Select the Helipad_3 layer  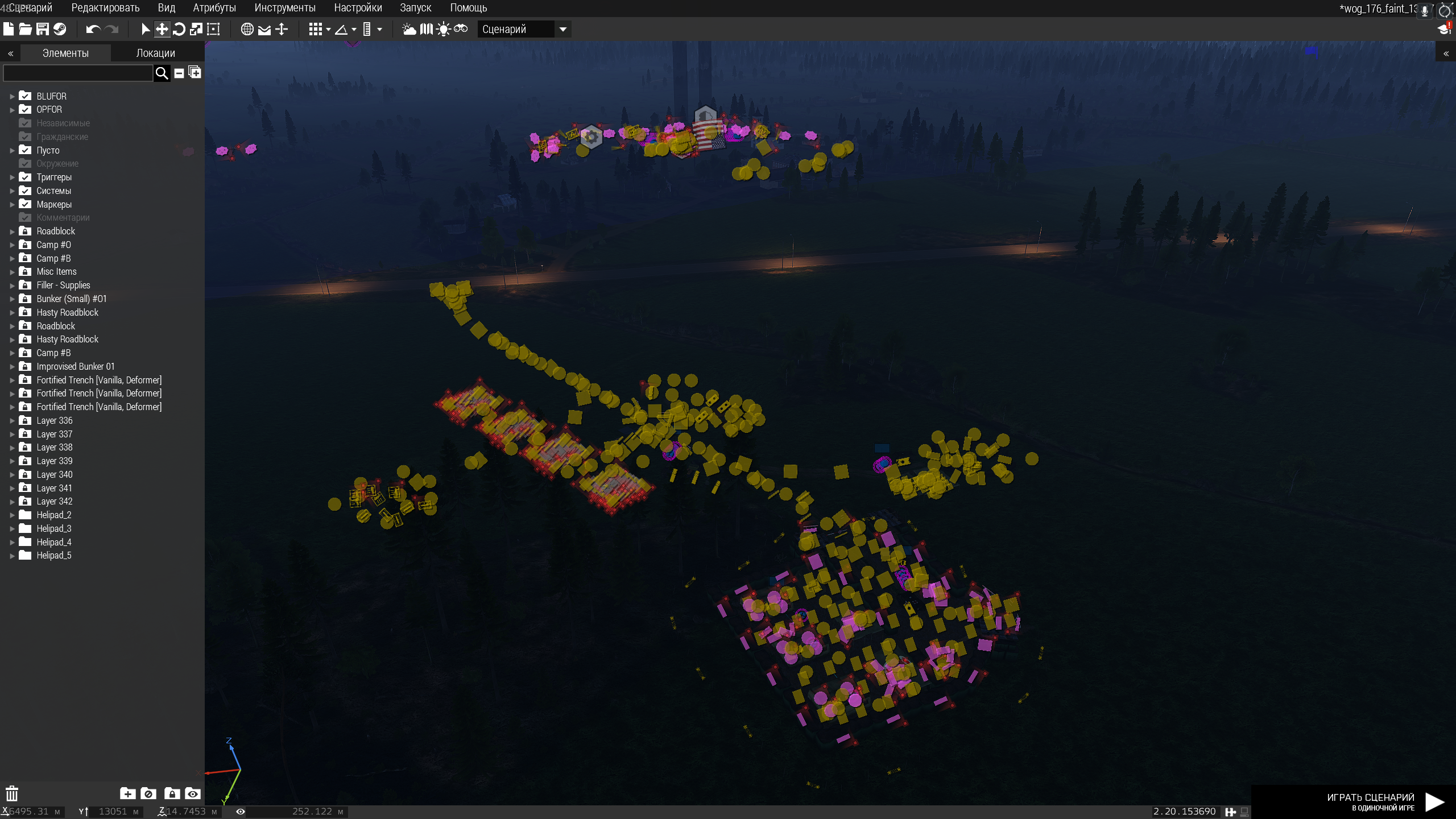click(54, 528)
